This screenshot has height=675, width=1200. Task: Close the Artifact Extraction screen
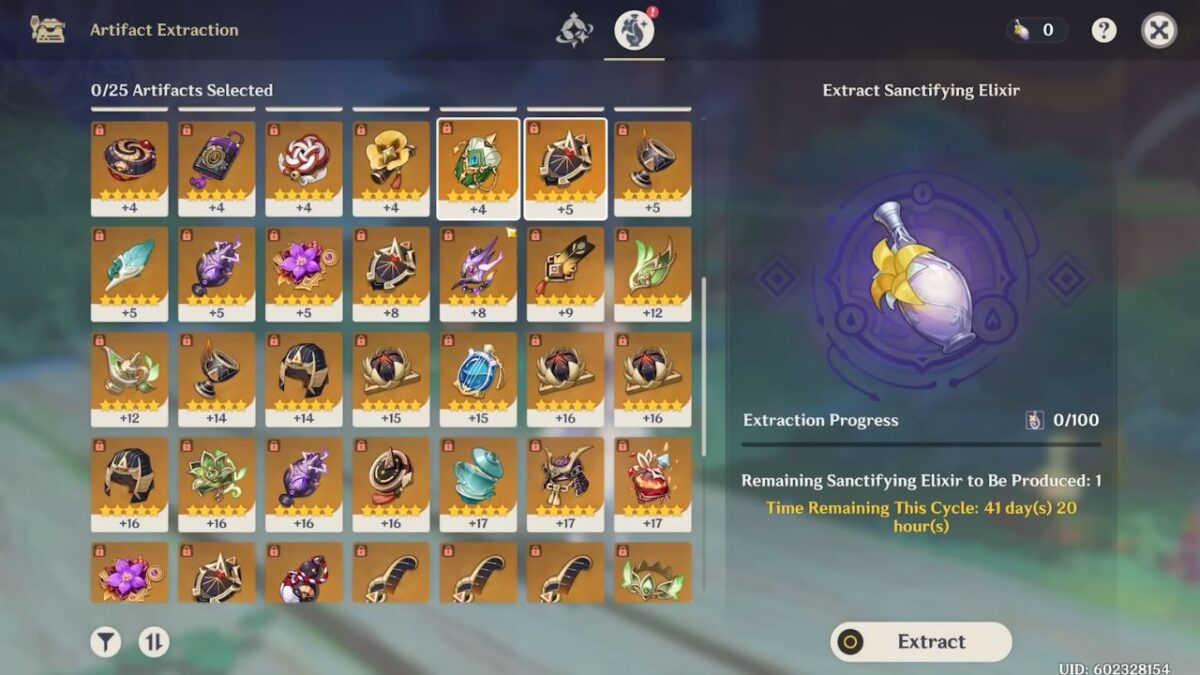pyautogui.click(x=1159, y=31)
